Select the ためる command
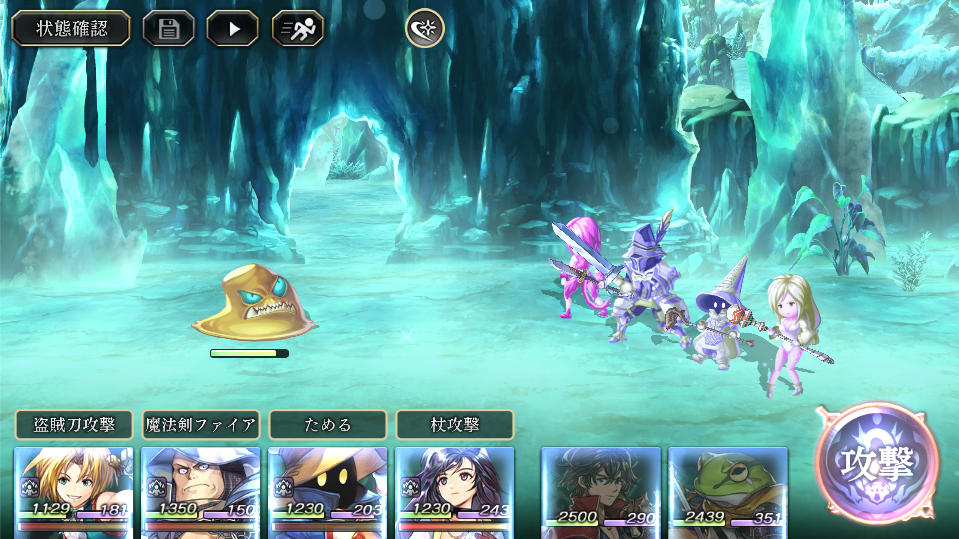The image size is (959, 539). (x=328, y=425)
